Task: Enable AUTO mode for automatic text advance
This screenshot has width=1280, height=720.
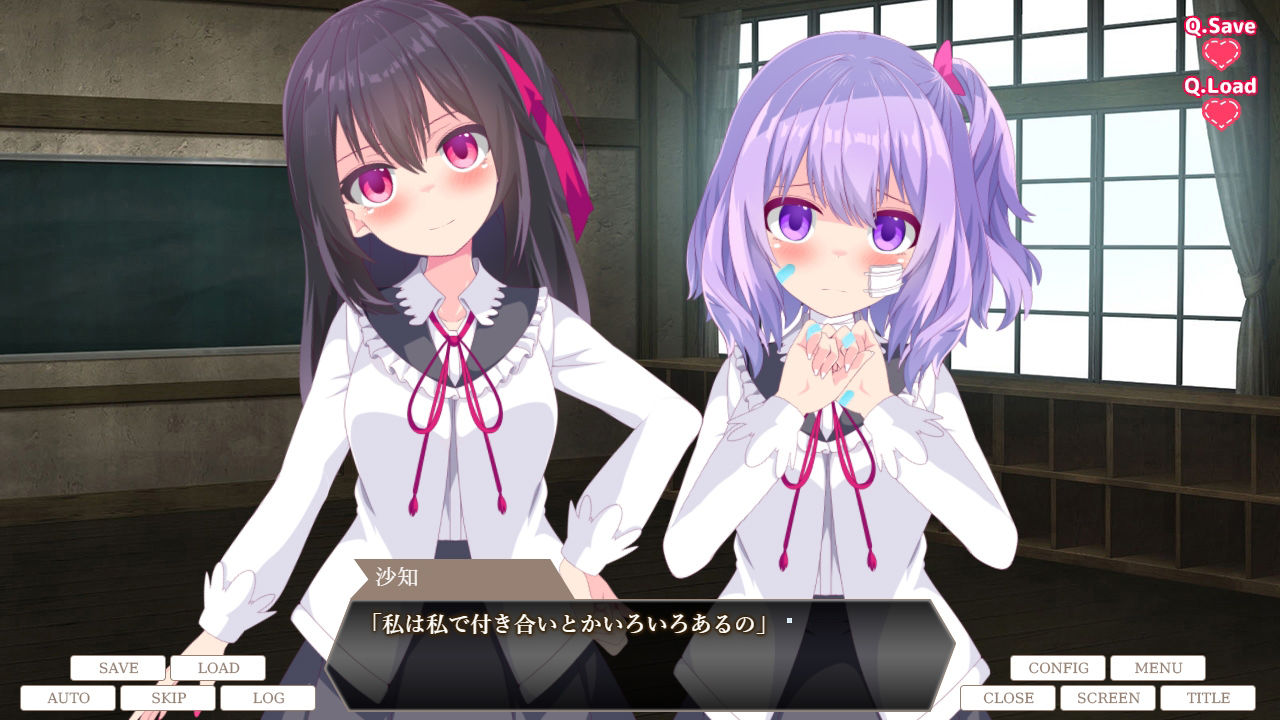Action: pyautogui.click(x=67, y=698)
